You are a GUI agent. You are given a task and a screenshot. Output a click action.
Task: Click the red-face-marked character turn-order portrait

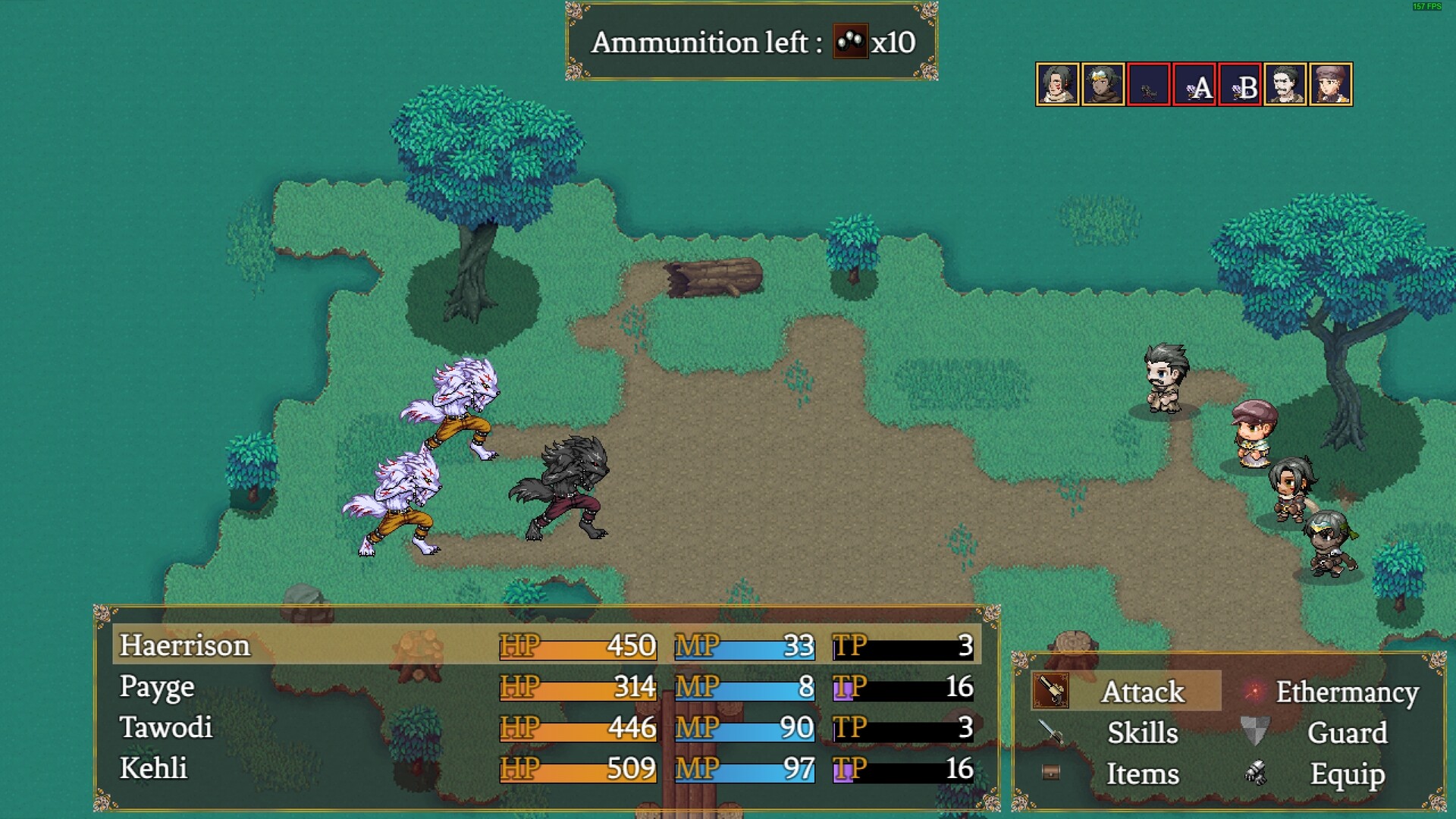(x=1058, y=84)
